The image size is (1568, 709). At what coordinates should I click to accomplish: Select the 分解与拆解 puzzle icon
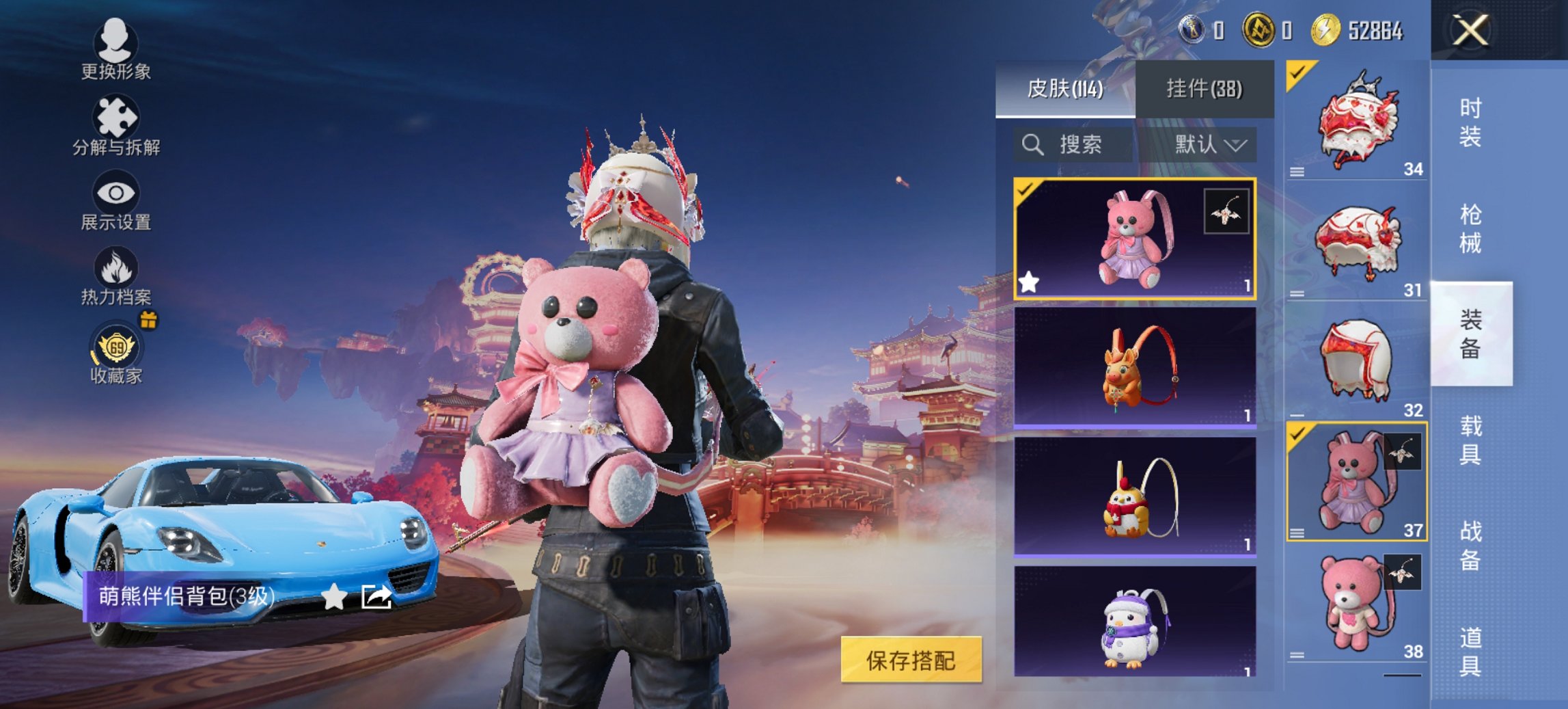coord(116,118)
